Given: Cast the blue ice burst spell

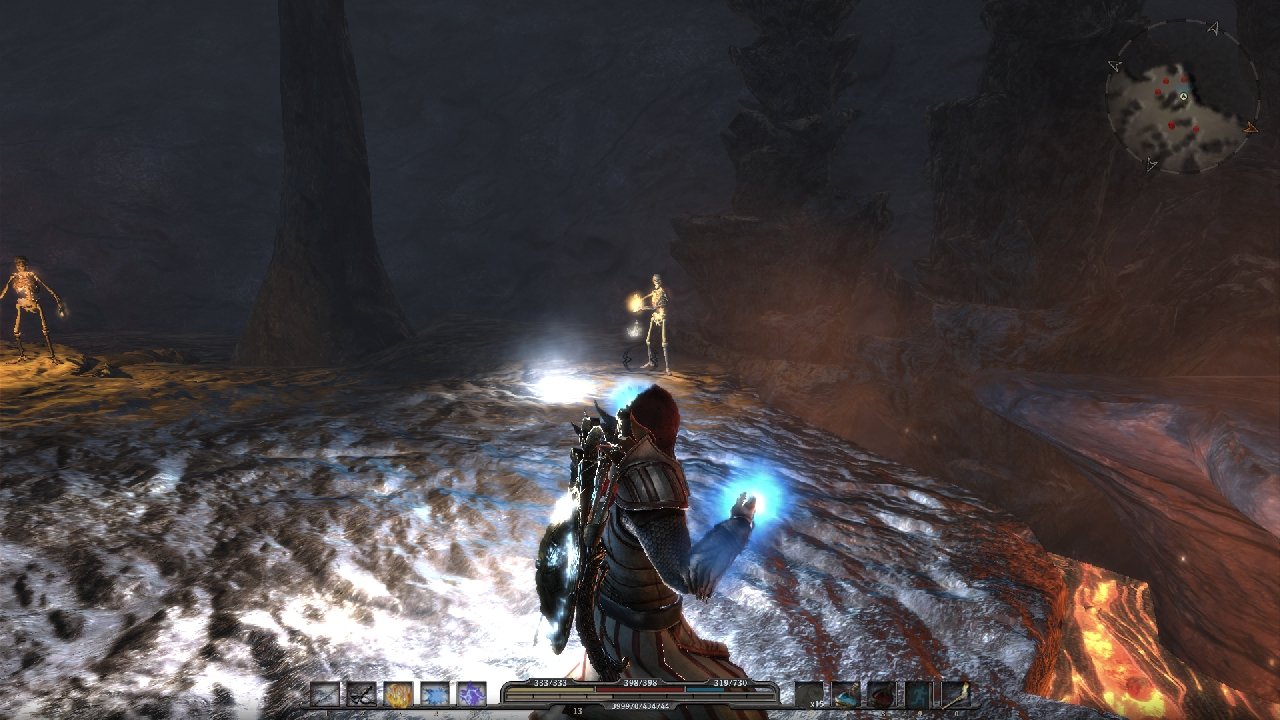Looking at the screenshot, I should click(435, 694).
